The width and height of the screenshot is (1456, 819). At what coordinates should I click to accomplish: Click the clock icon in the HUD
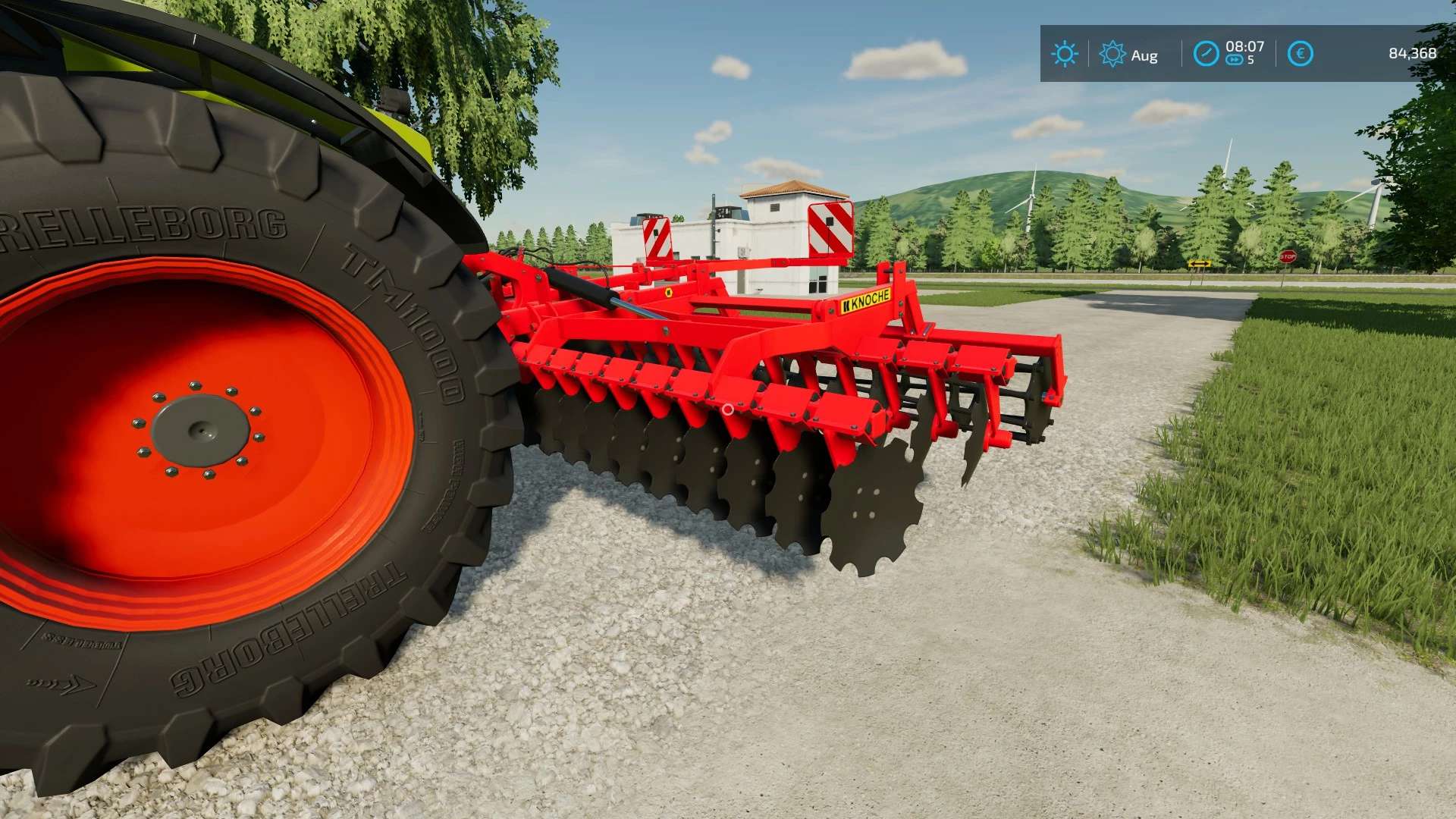[x=1206, y=54]
